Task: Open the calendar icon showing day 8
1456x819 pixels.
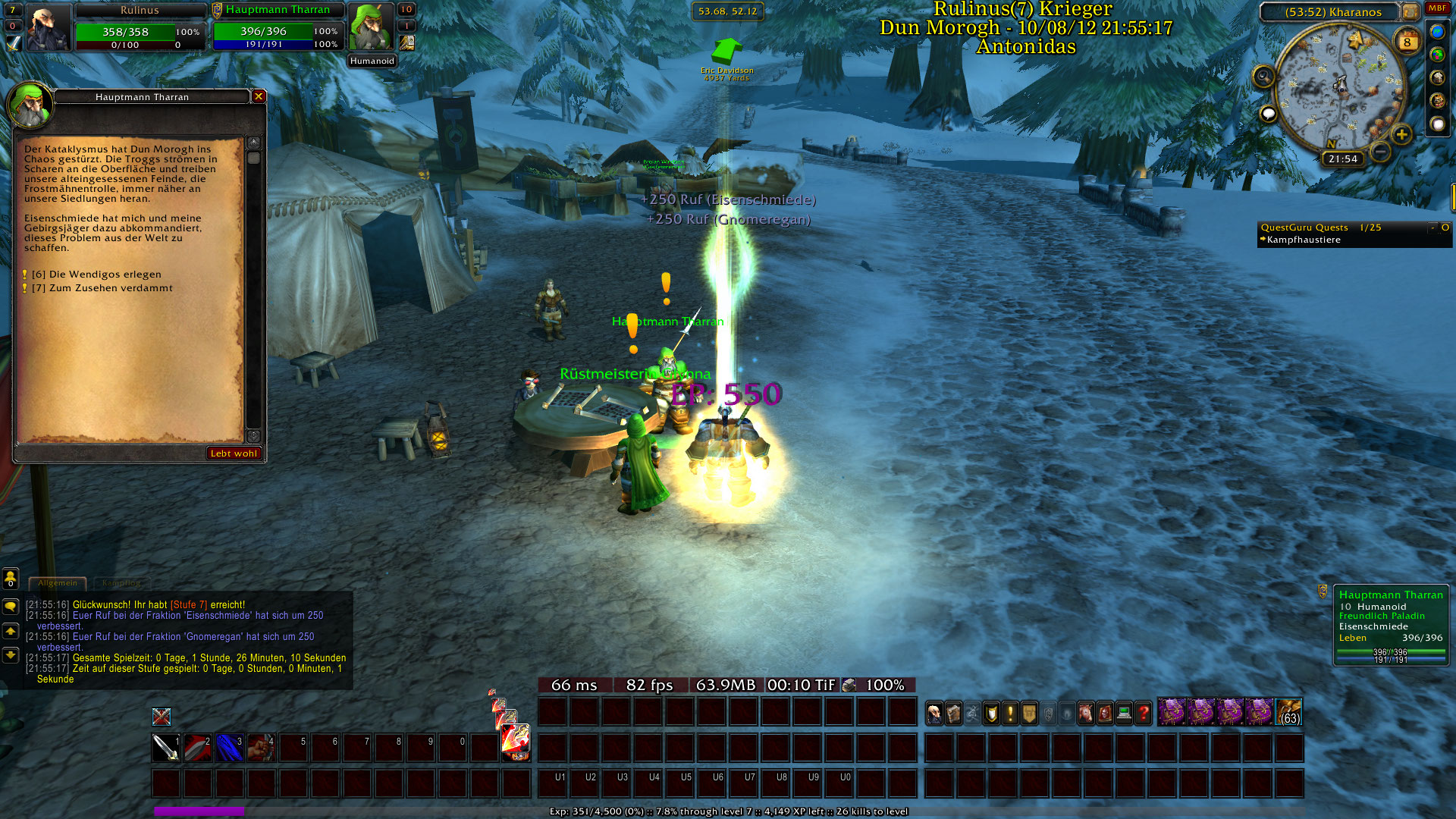Action: [x=1407, y=42]
